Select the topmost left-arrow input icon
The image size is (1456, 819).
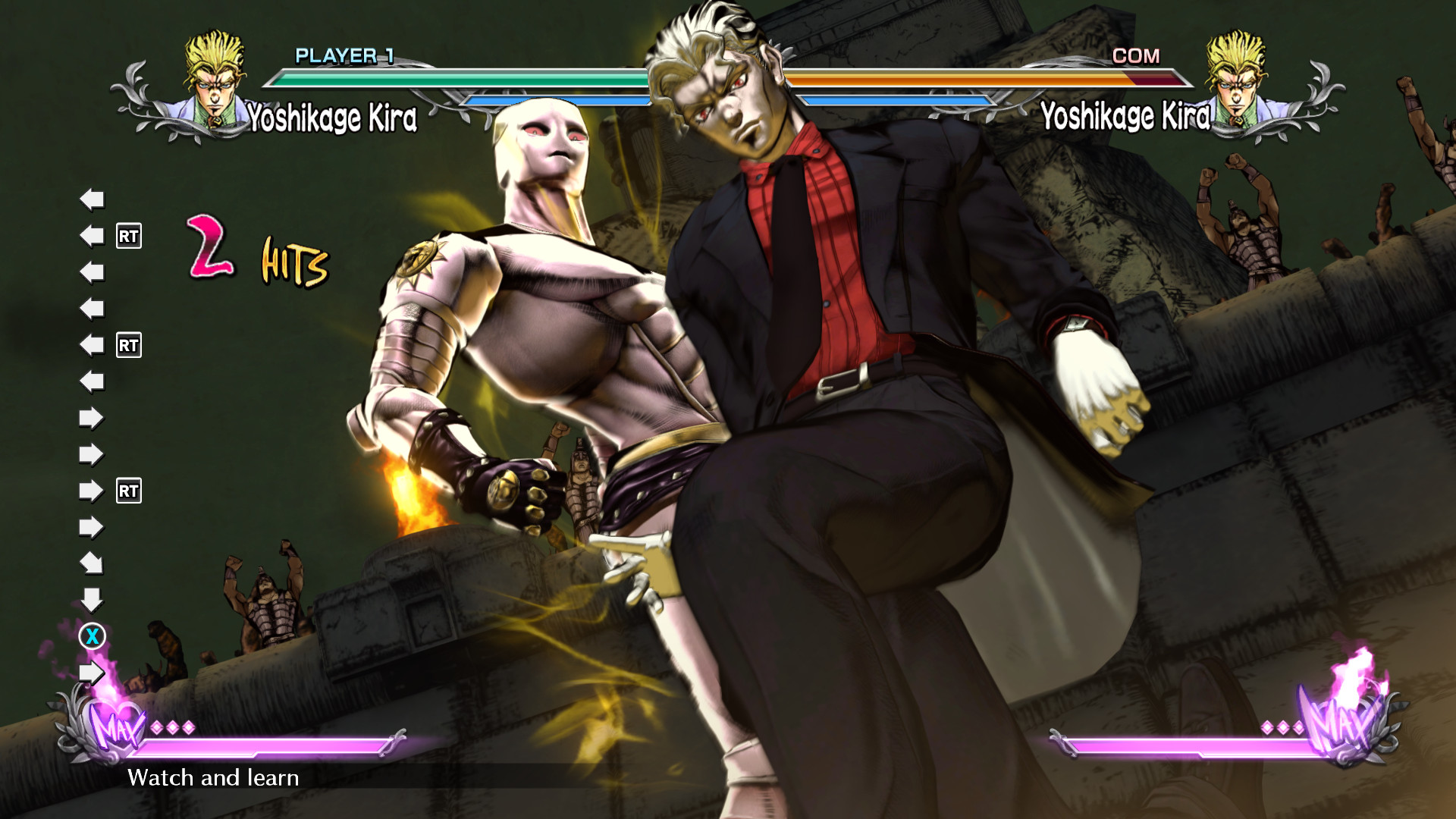click(x=91, y=201)
